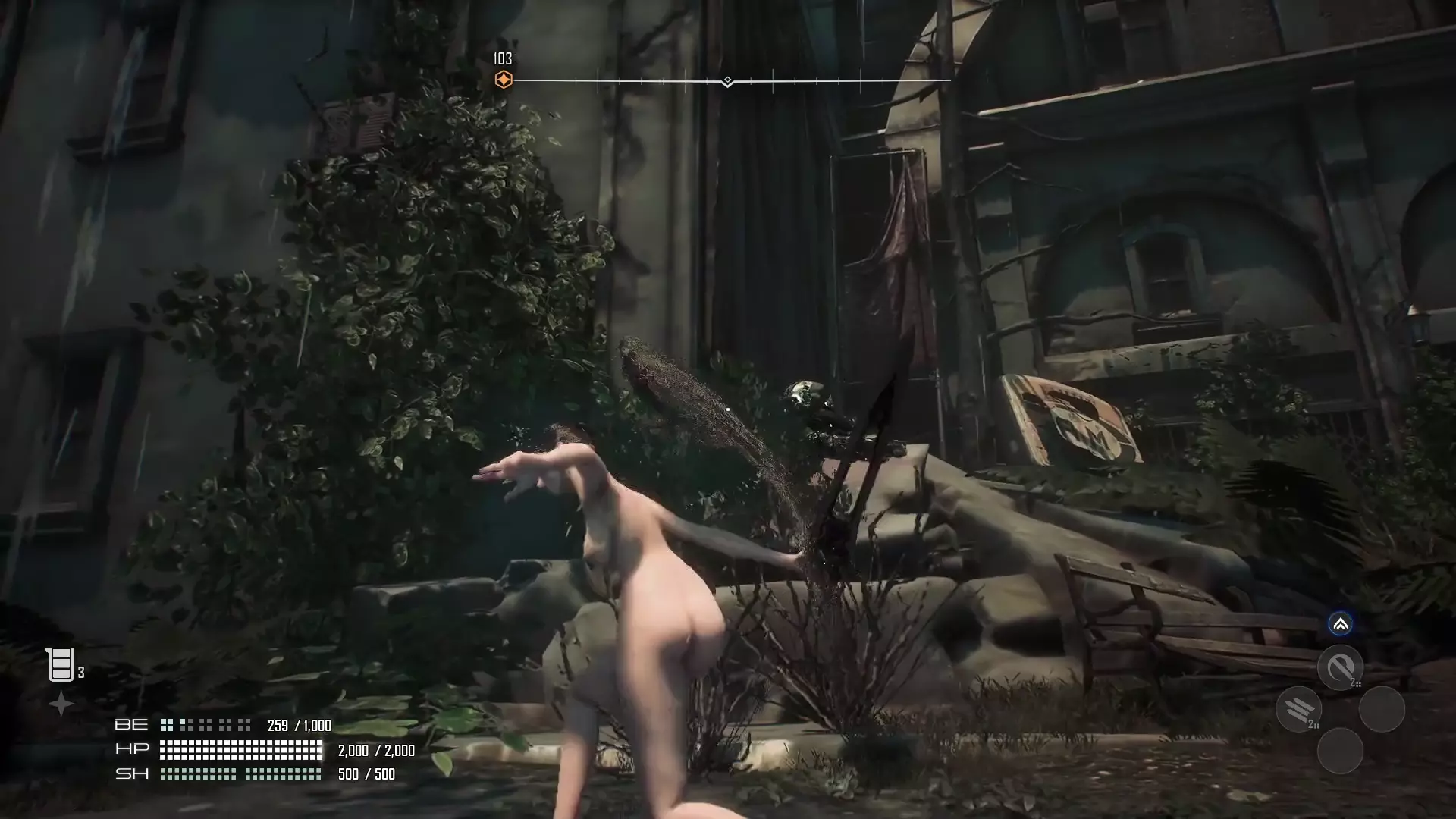Click the four-pointed star icon under the potion

(61, 704)
